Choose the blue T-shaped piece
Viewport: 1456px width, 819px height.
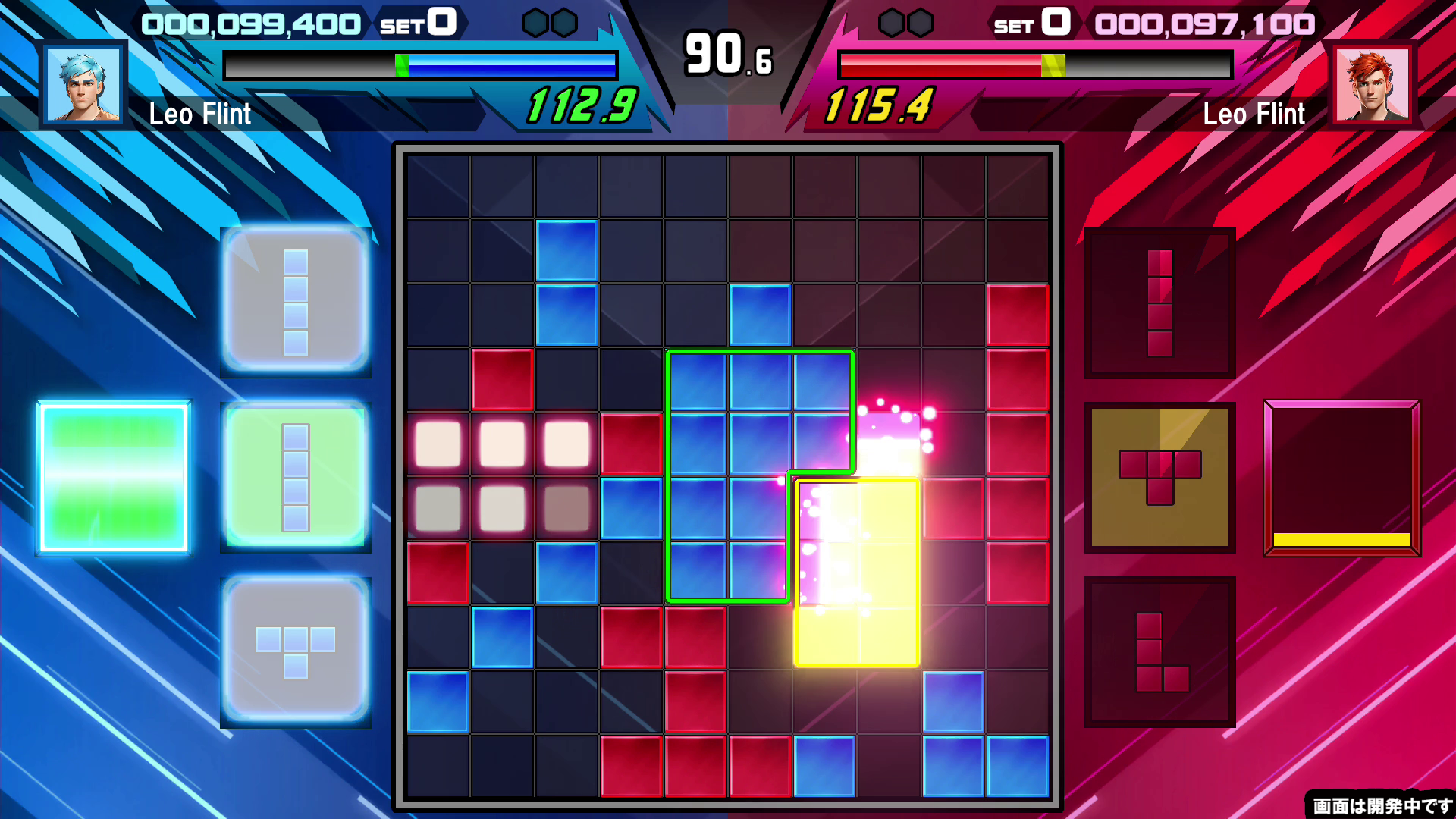(296, 650)
